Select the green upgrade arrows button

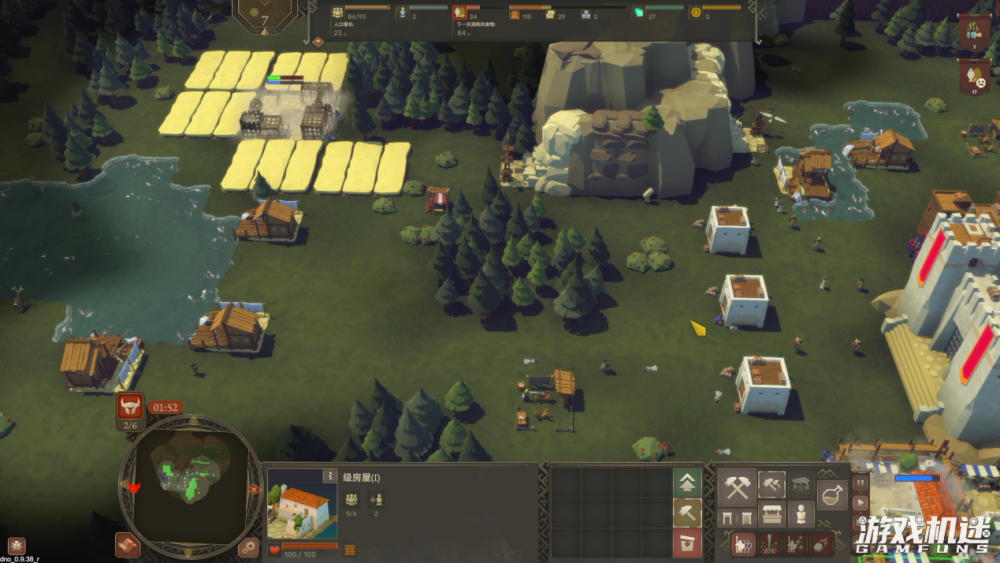coord(687,483)
